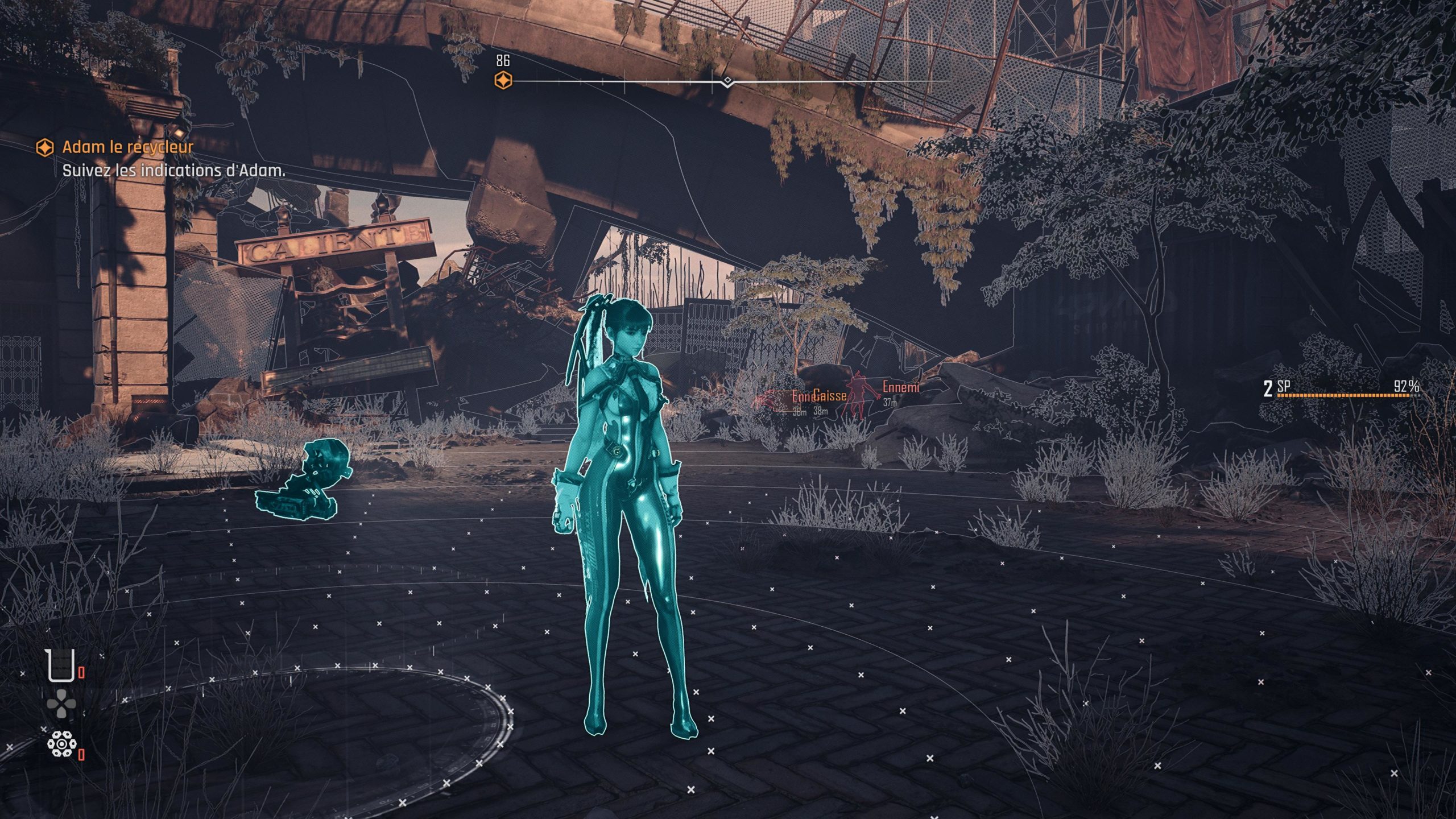This screenshot has width=1456, height=819.
Task: Select the healing tumbler consumable icon
Action: click(61, 666)
